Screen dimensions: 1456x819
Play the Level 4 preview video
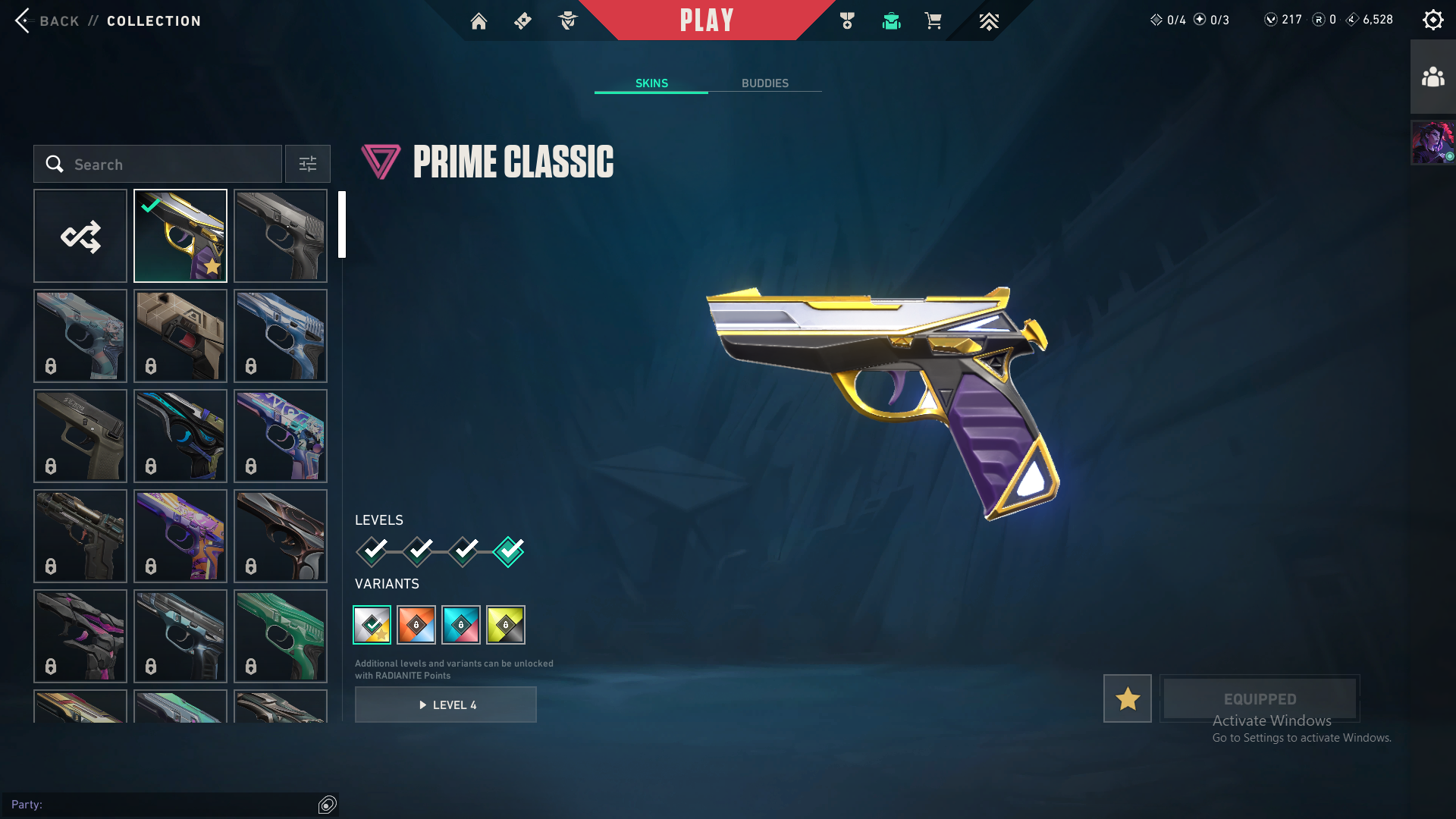(x=446, y=704)
